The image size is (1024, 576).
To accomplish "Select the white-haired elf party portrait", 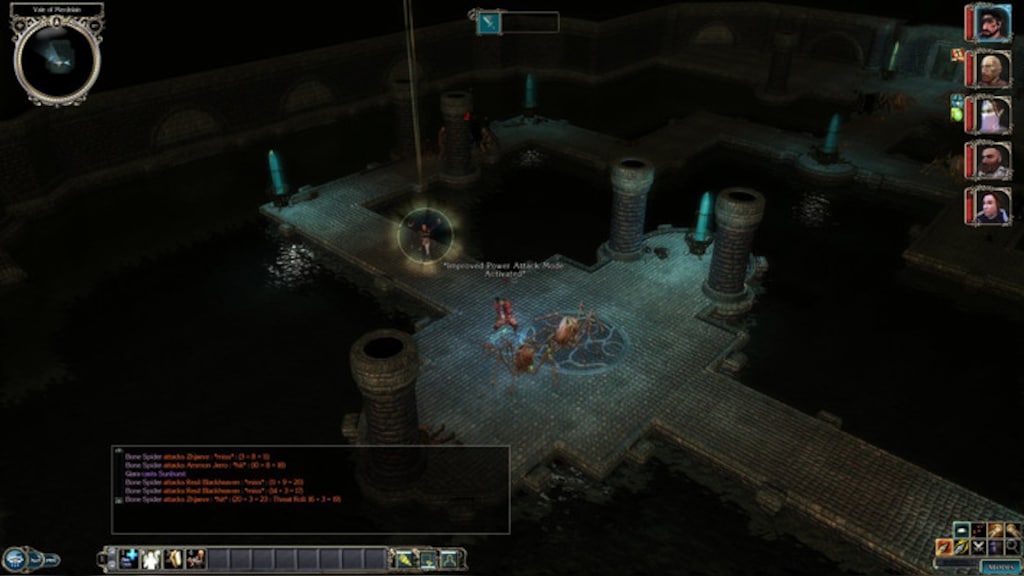I will pos(989,115).
